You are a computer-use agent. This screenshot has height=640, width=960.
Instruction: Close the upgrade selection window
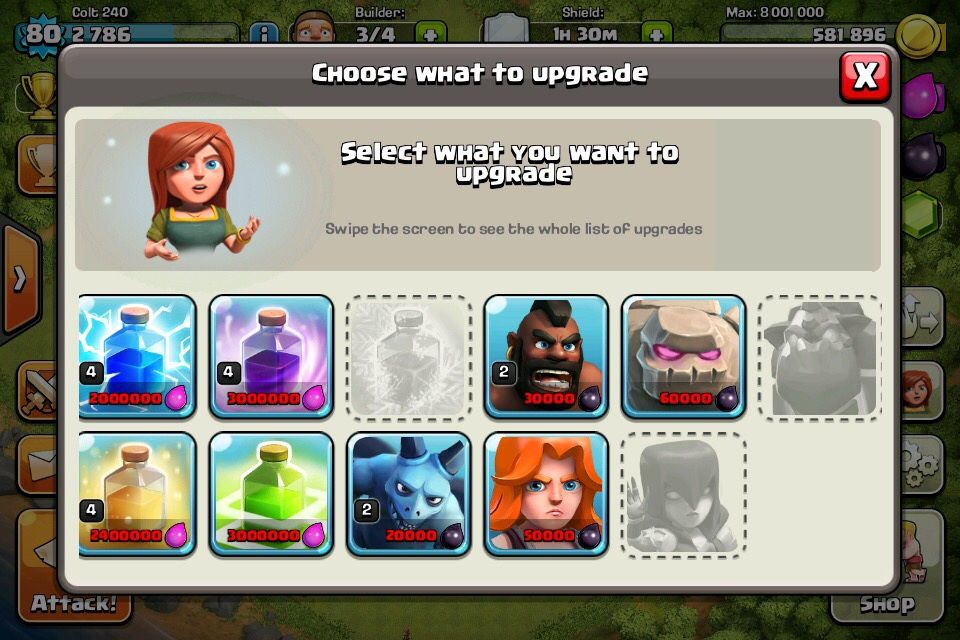865,75
